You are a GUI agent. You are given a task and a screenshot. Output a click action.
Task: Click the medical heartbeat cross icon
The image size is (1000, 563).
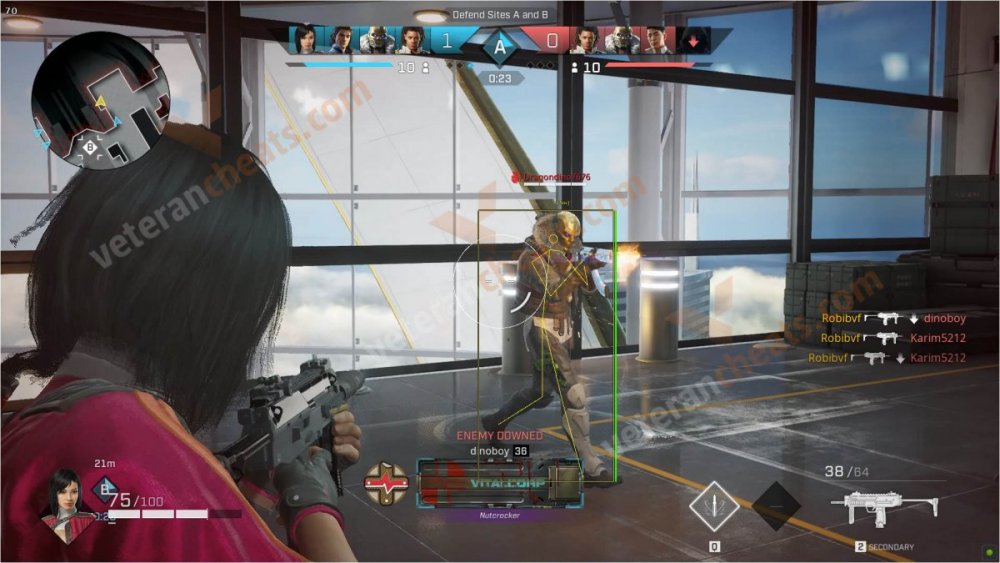click(386, 482)
